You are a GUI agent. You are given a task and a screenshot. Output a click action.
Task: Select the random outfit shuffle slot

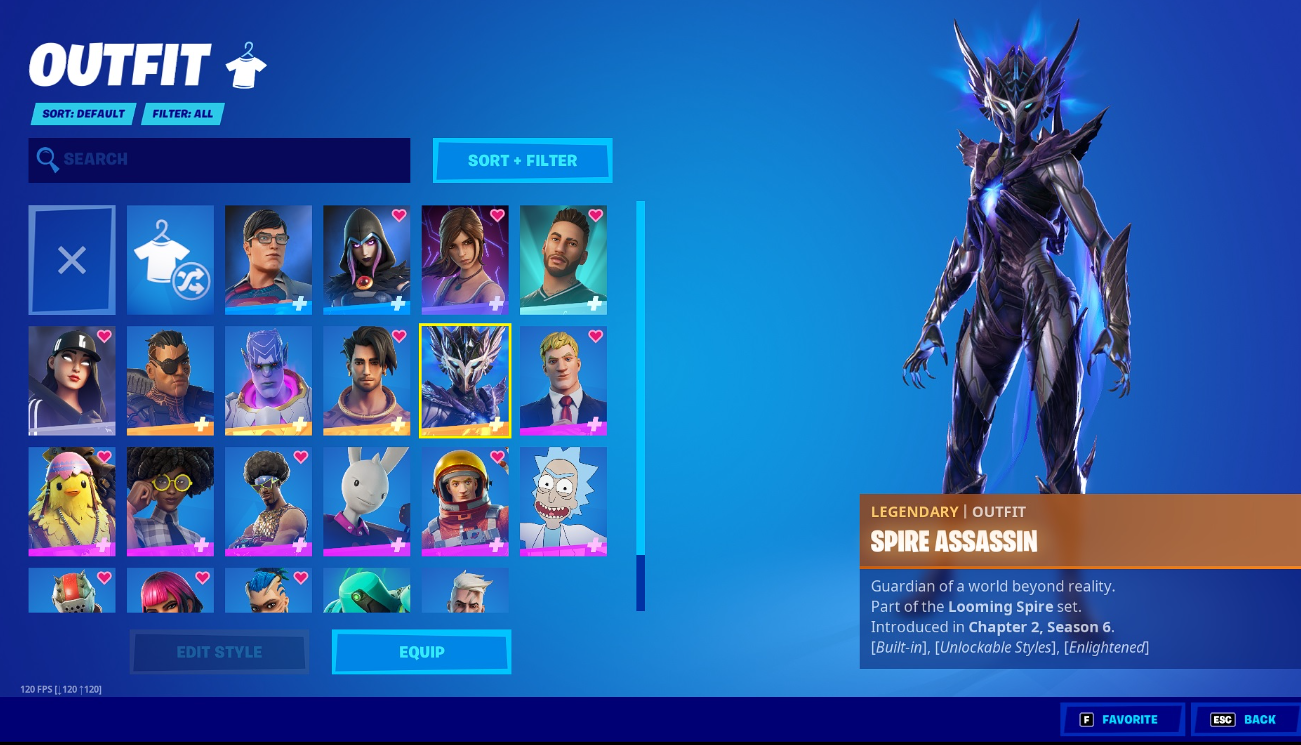[x=170, y=260]
